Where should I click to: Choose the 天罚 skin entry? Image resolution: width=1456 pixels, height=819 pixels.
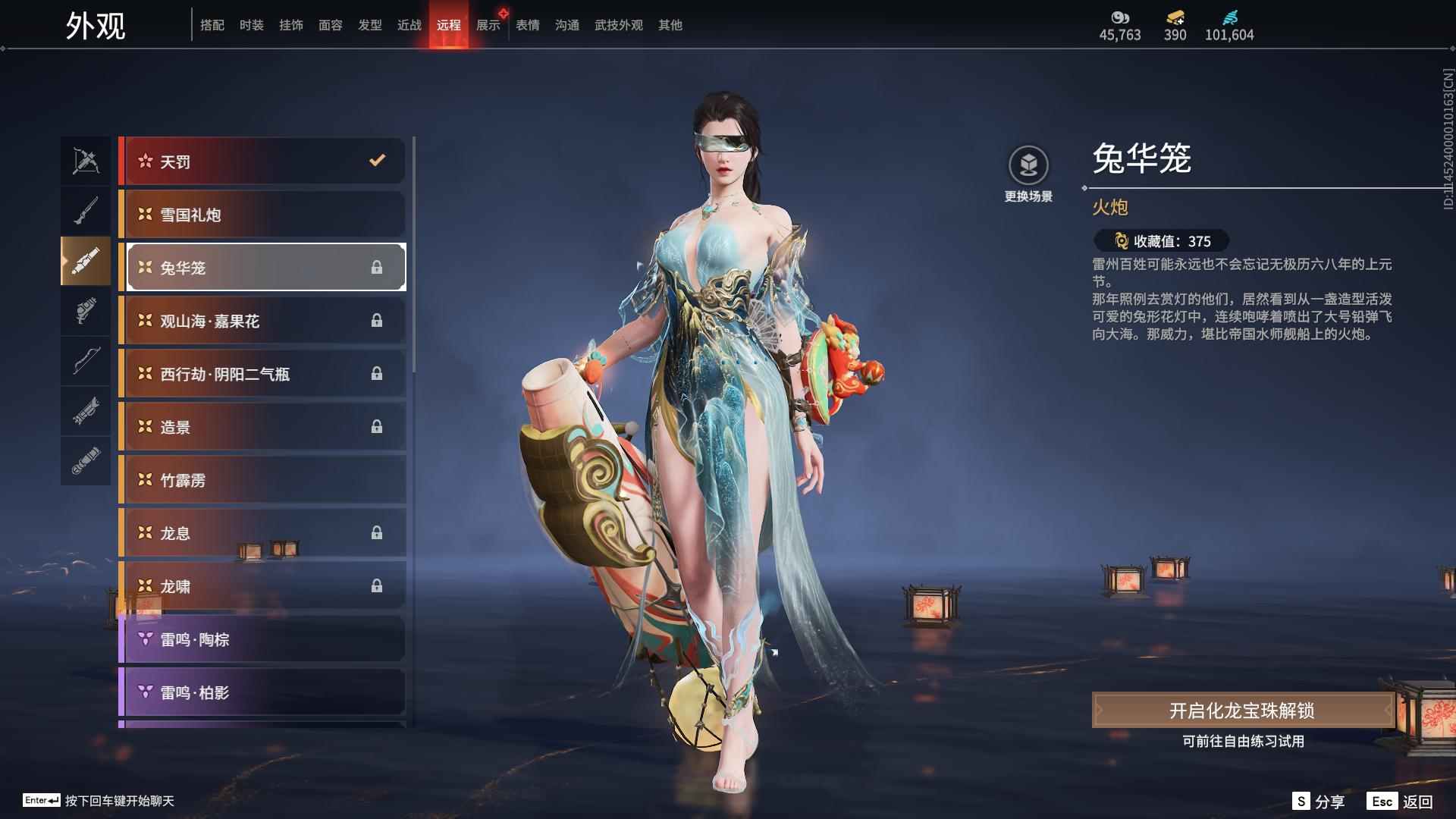[262, 162]
